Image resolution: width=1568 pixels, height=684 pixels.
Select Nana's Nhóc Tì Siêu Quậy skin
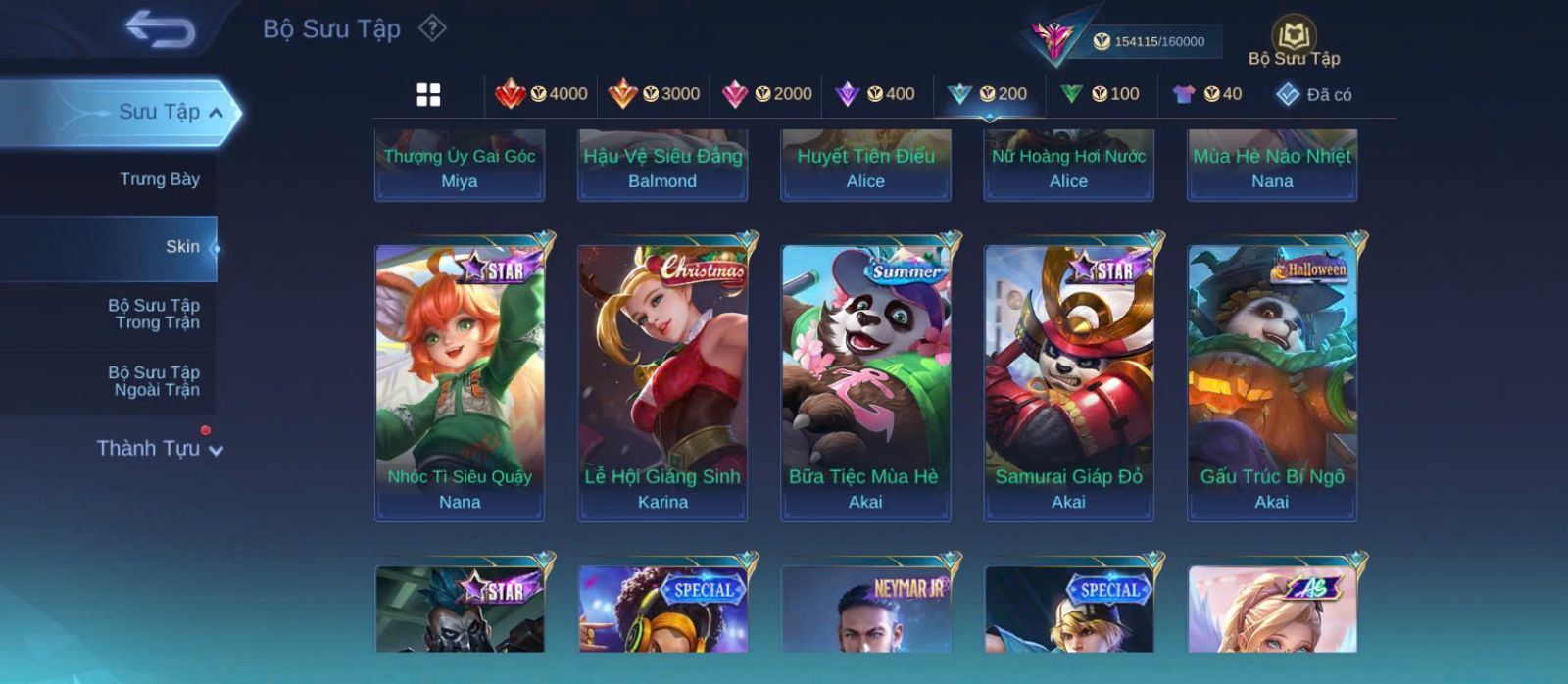(460, 382)
